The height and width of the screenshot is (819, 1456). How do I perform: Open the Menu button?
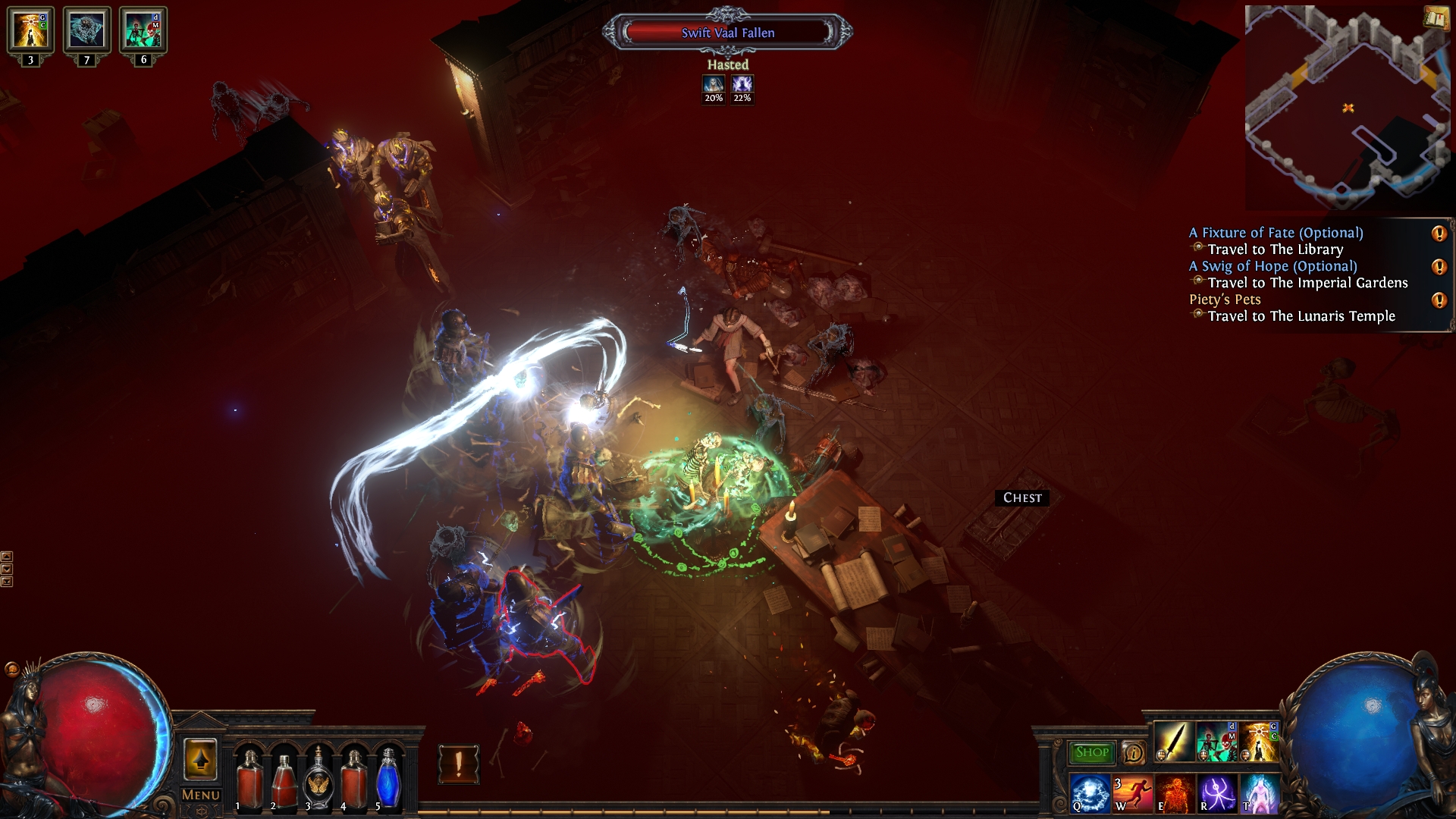[x=201, y=795]
